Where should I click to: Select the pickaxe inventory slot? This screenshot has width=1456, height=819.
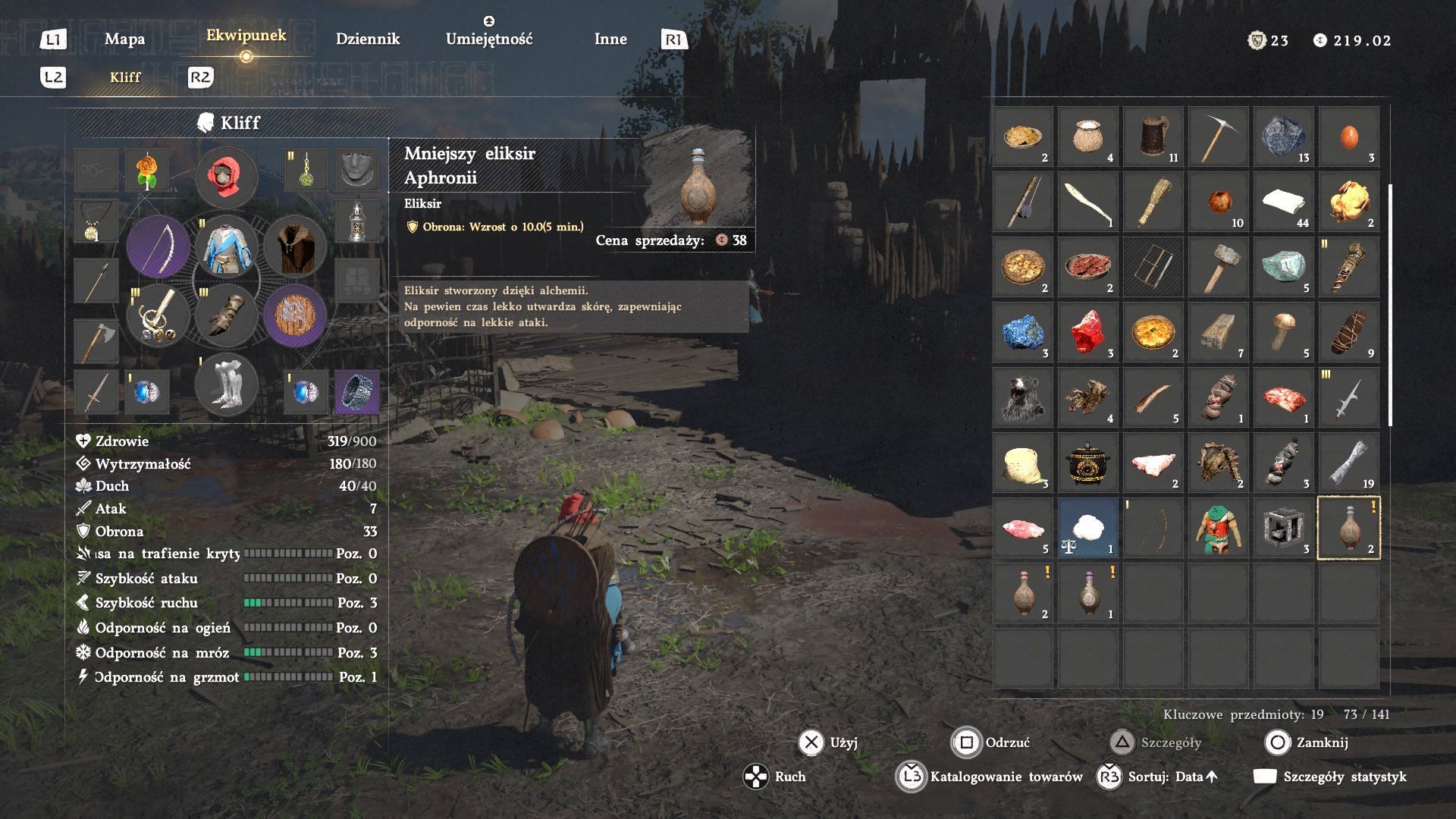point(1218,136)
